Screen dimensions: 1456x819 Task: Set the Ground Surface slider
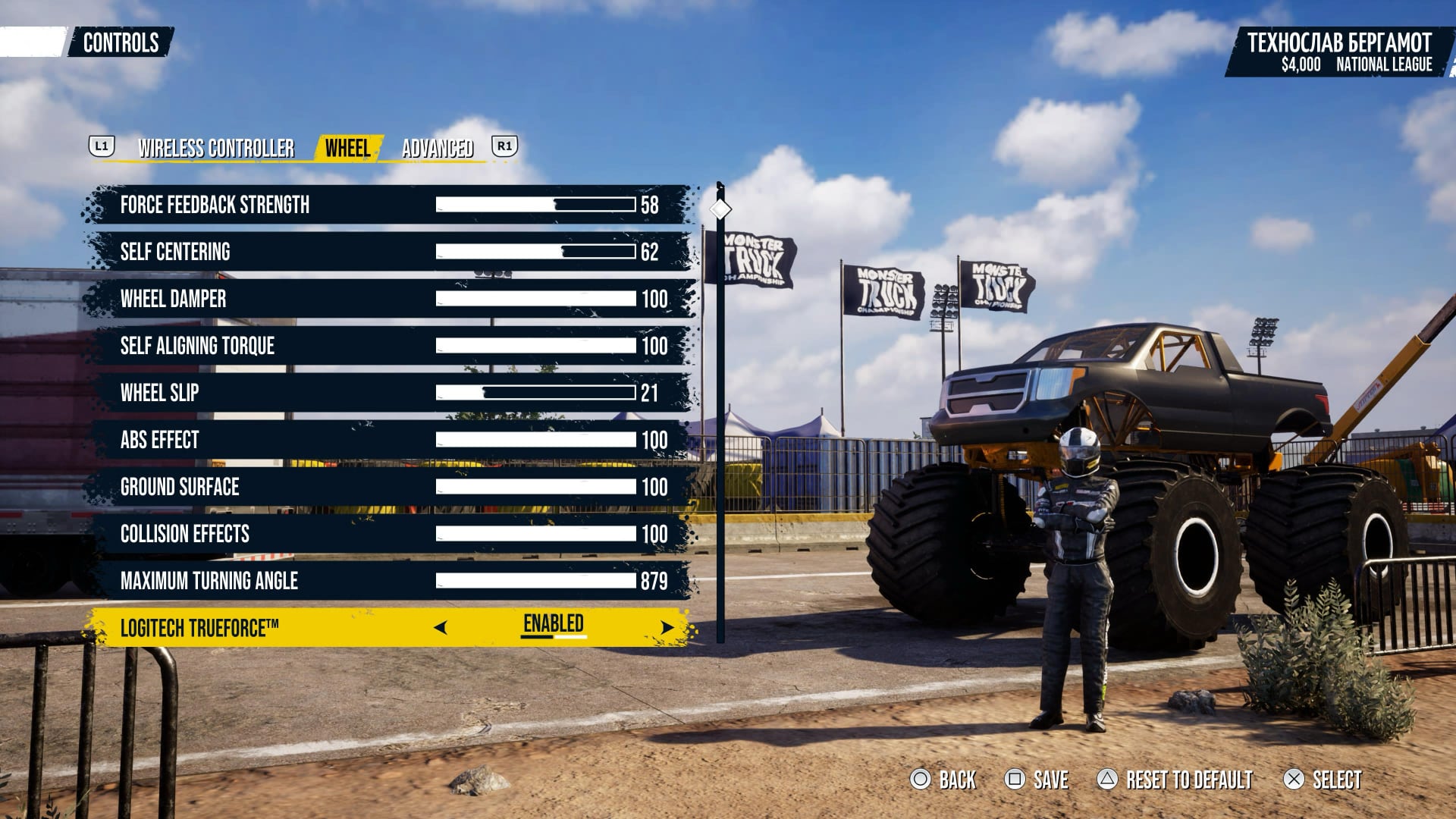535,487
